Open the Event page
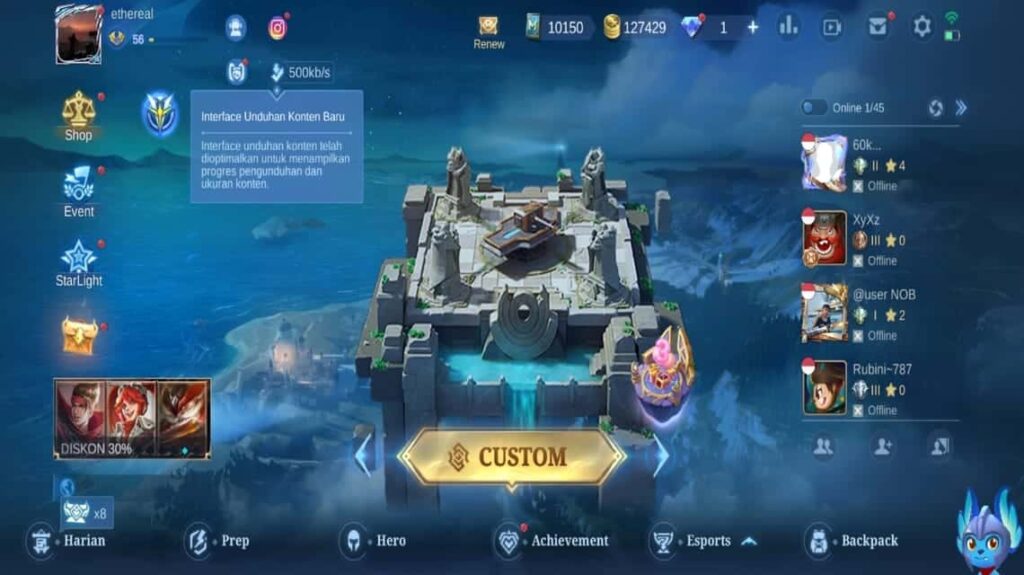1024x575 pixels. (78, 190)
